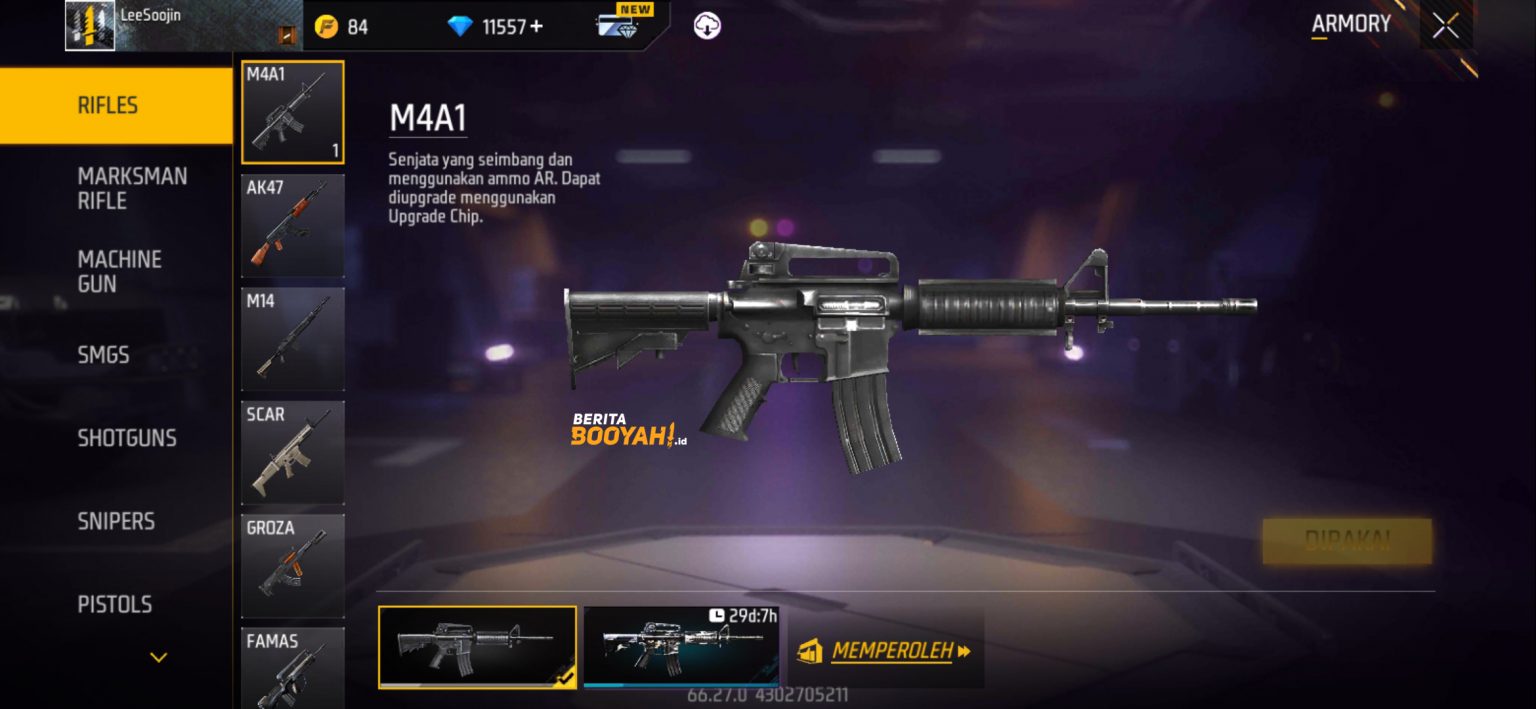Click the Dipakai equipped button

1346,541
